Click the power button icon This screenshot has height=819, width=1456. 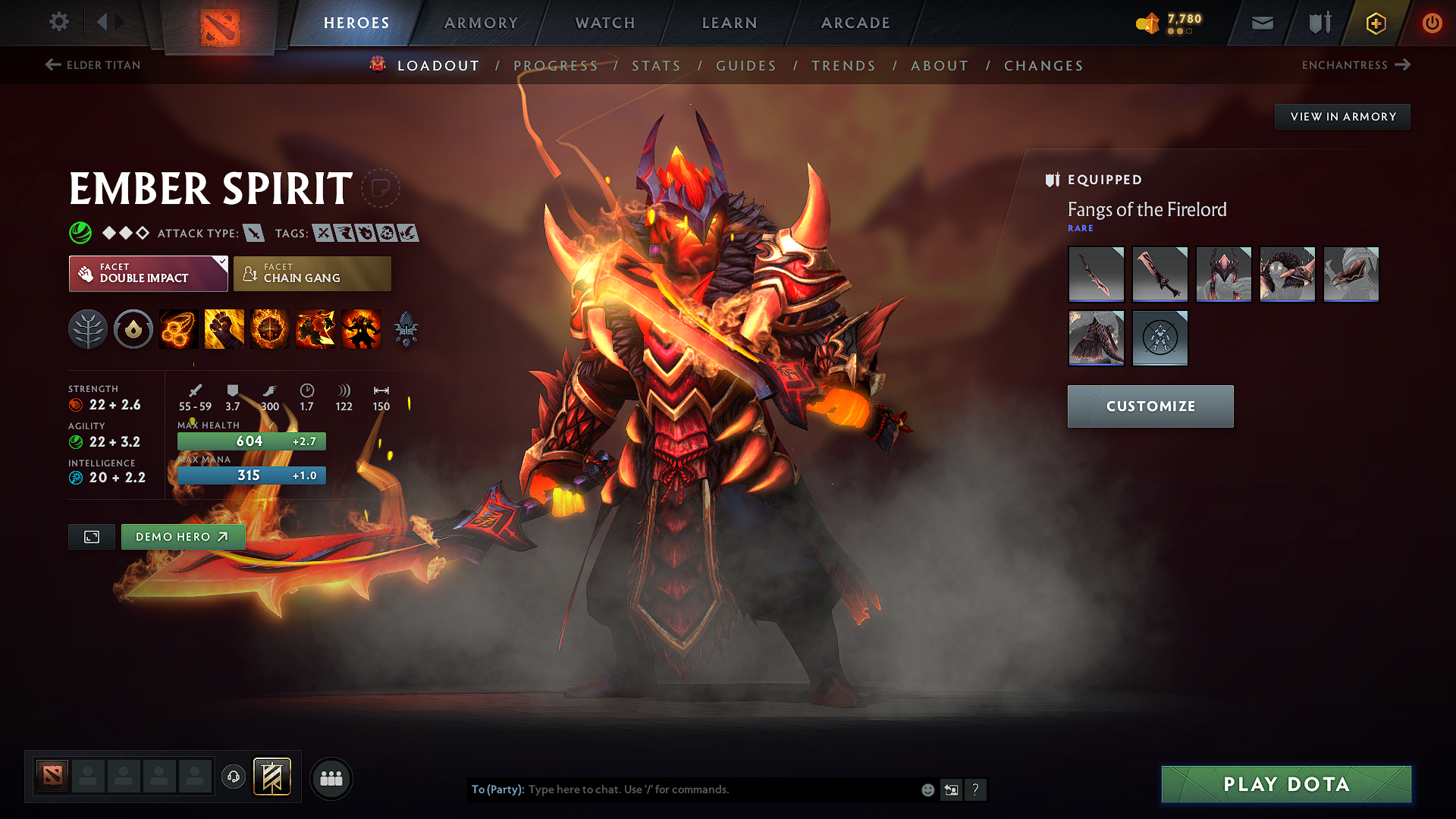(1432, 23)
